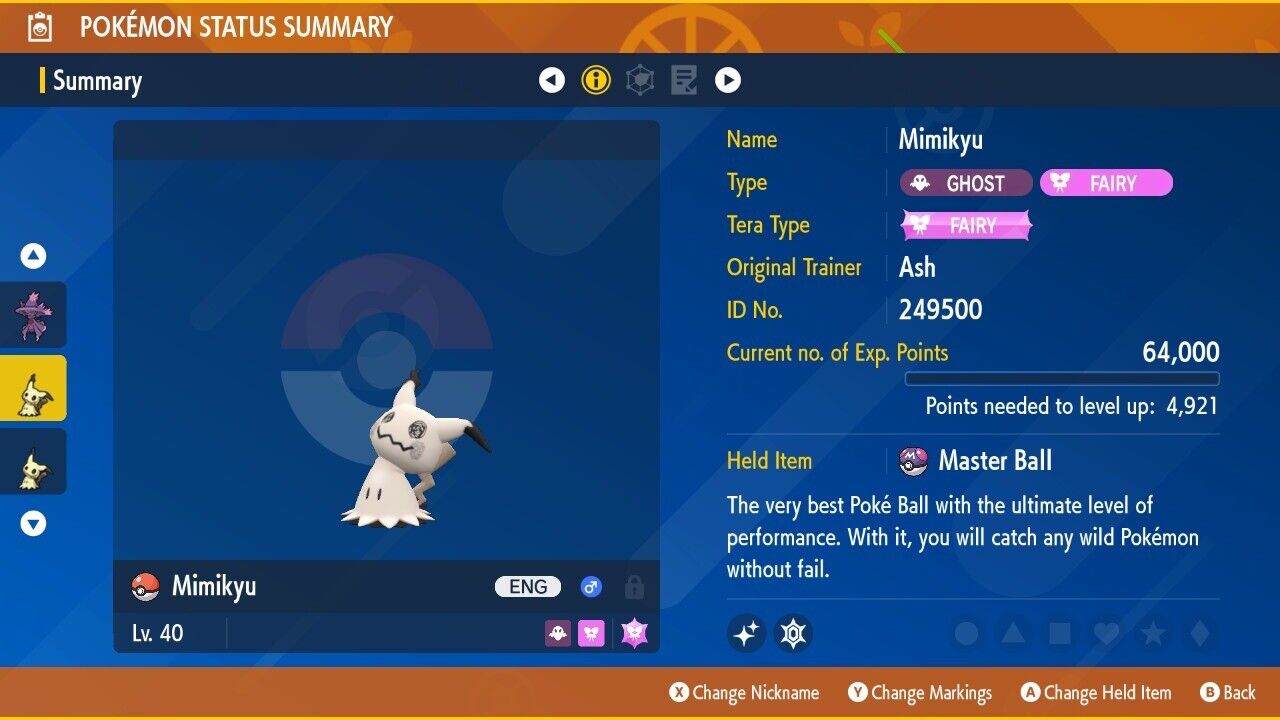
Task: Switch to the stats hexagon tab
Action: 640,80
